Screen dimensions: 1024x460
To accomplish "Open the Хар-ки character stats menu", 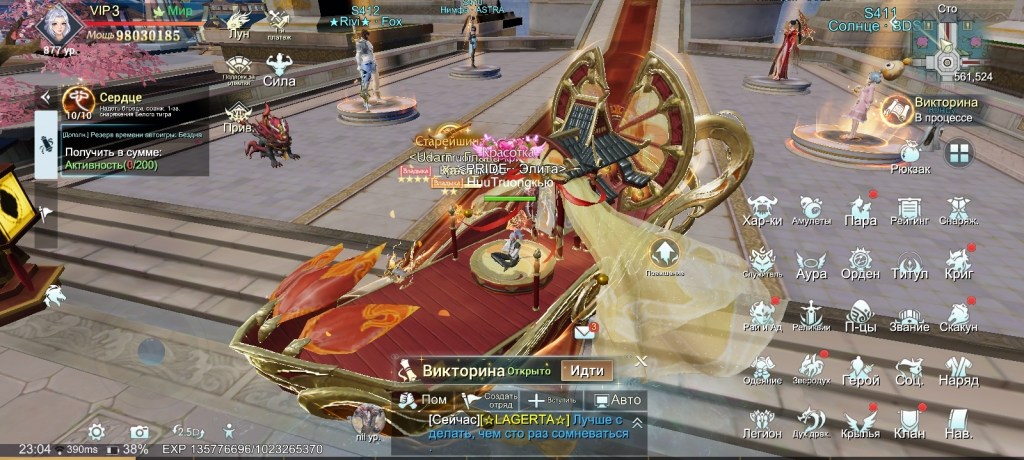I will [x=763, y=209].
